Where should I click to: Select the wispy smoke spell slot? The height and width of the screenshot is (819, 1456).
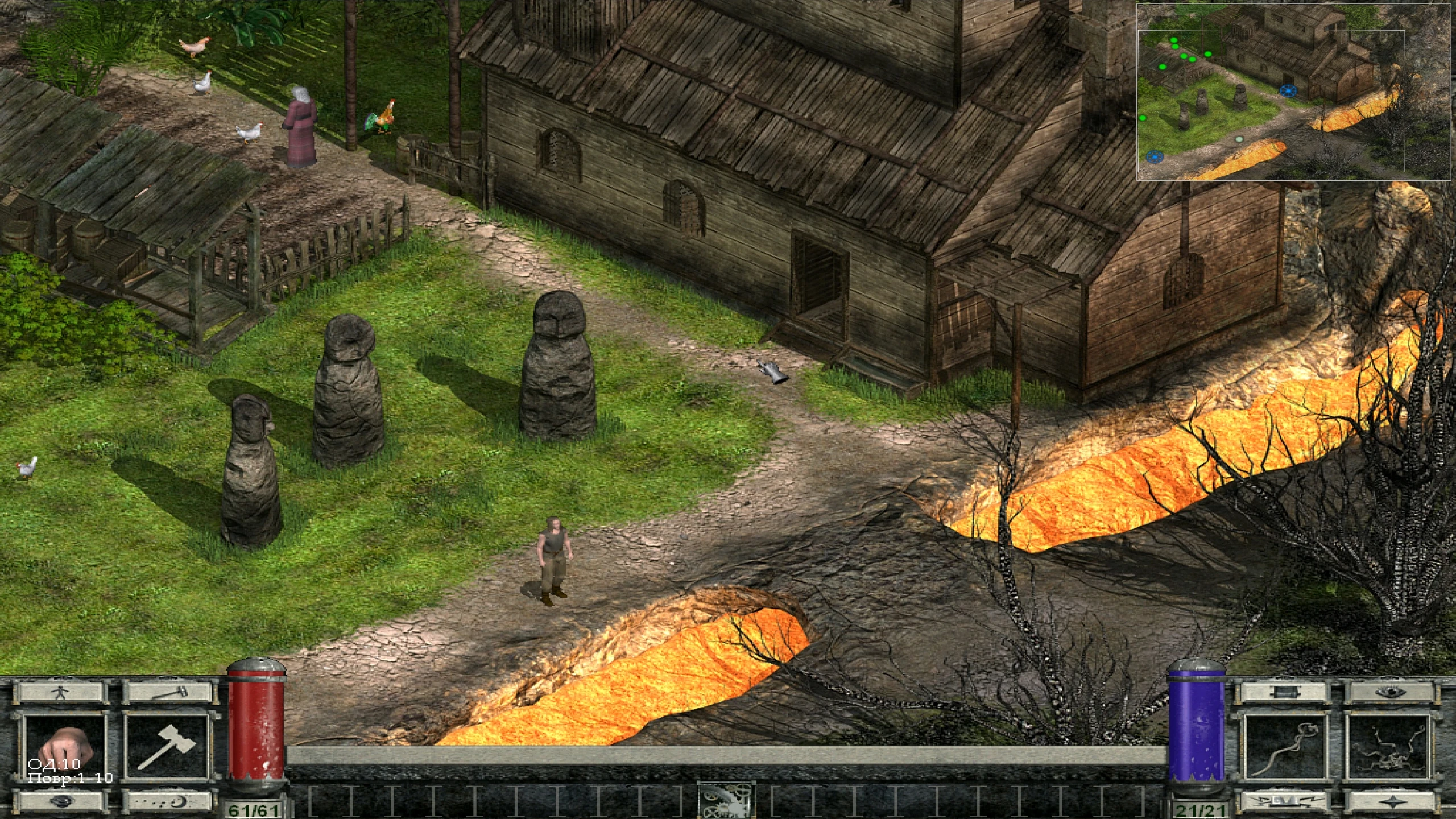tap(1285, 746)
